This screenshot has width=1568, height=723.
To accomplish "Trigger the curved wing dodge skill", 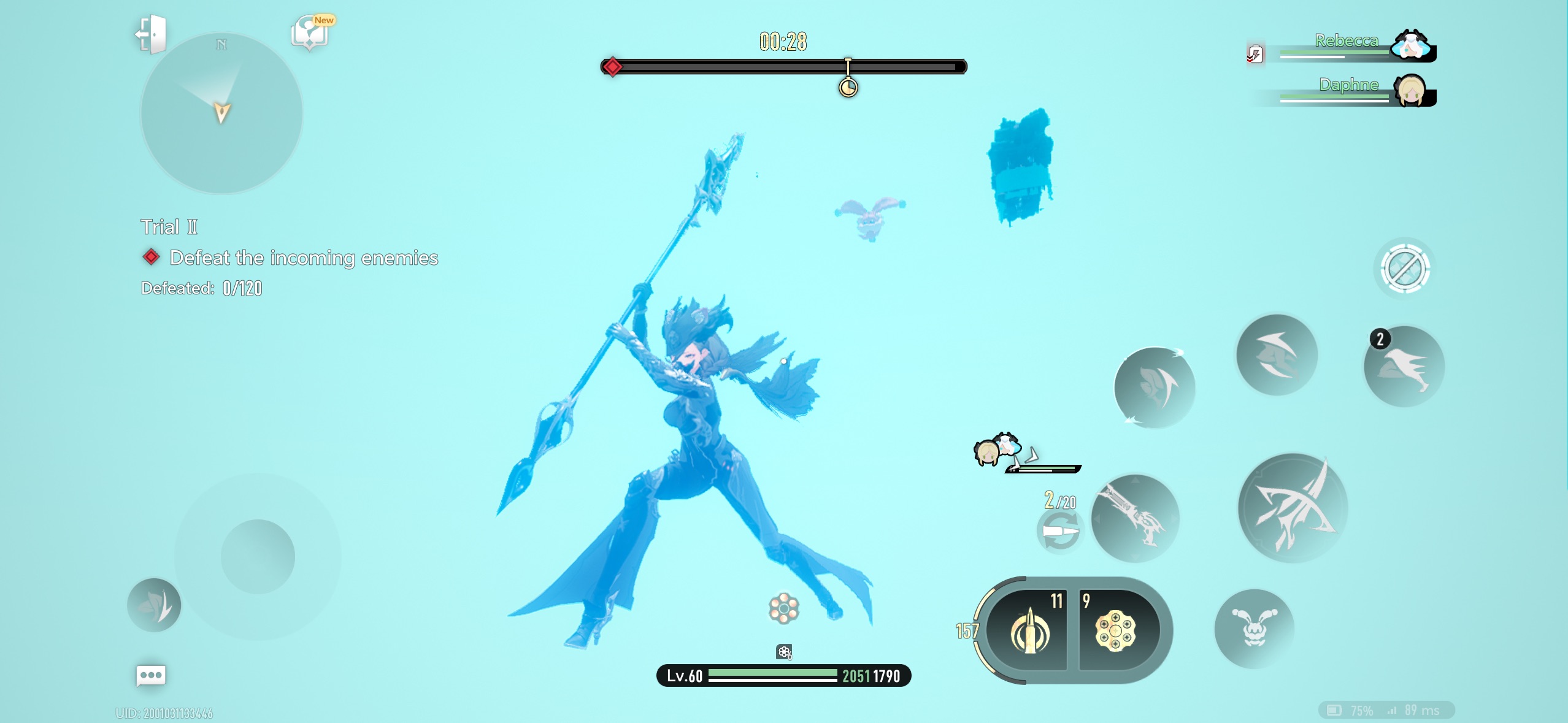I will (x=1154, y=388).
